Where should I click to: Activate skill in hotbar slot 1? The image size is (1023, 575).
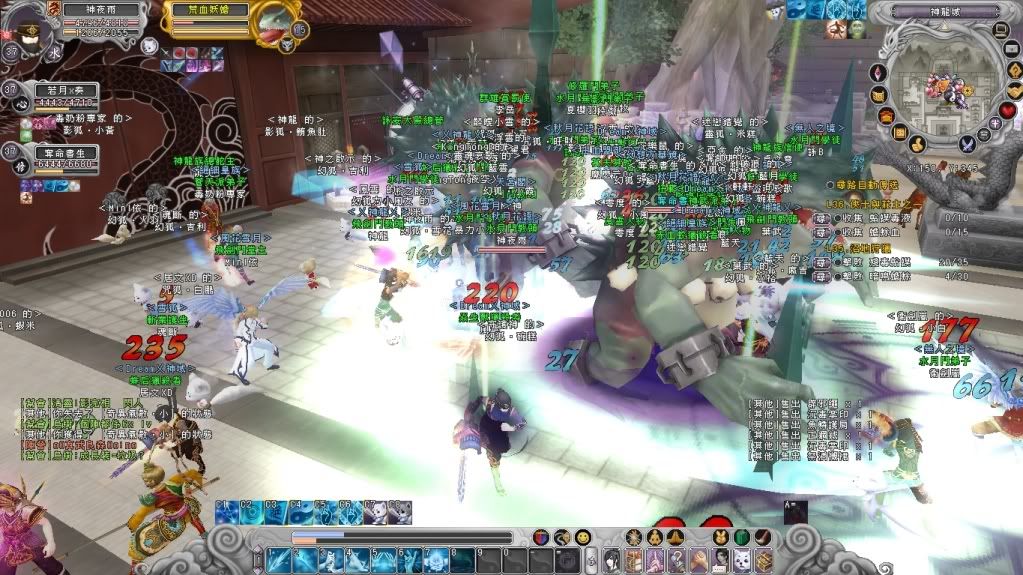click(277, 560)
